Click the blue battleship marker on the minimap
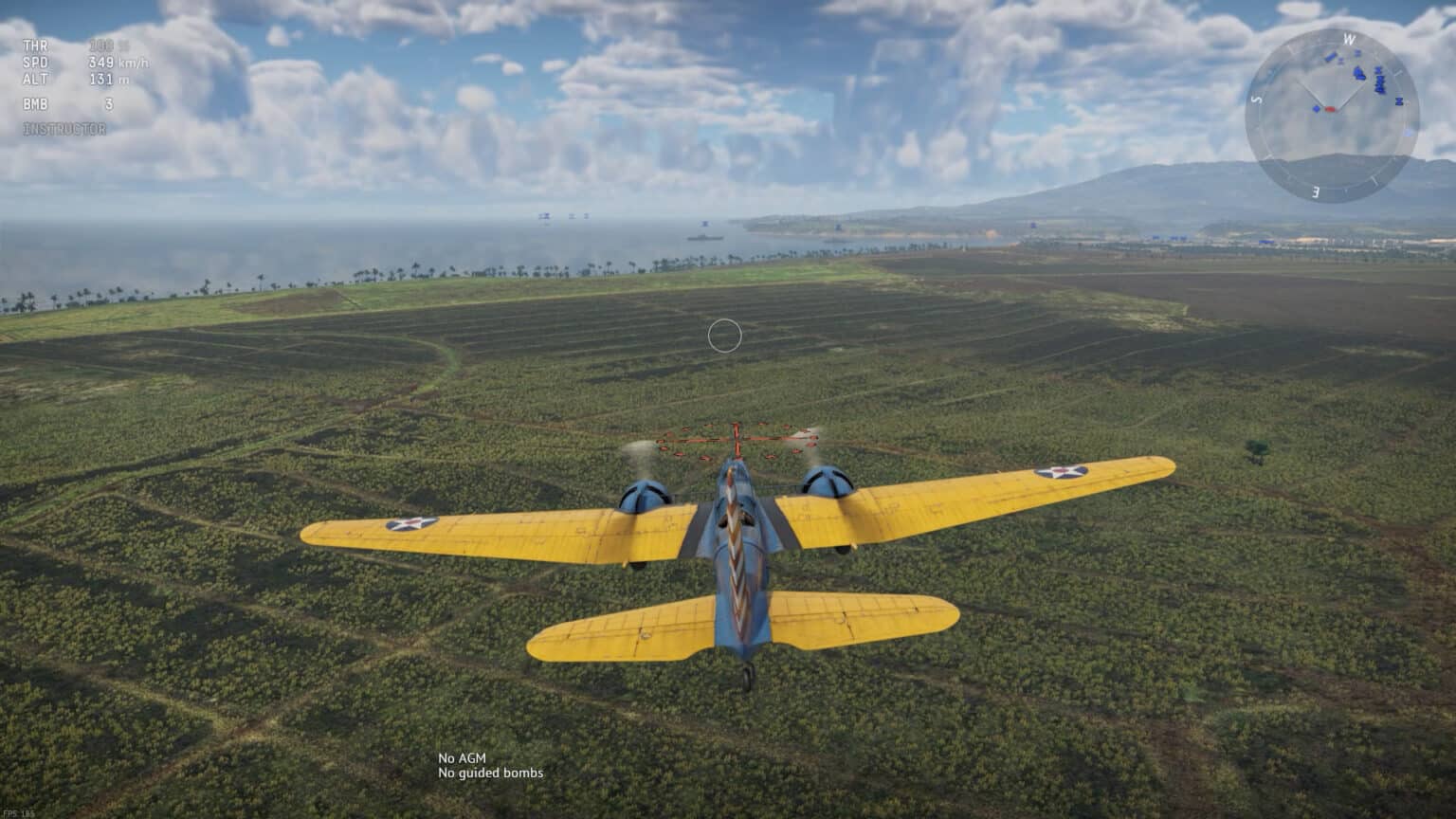This screenshot has height=819, width=1456. (x=1360, y=74)
